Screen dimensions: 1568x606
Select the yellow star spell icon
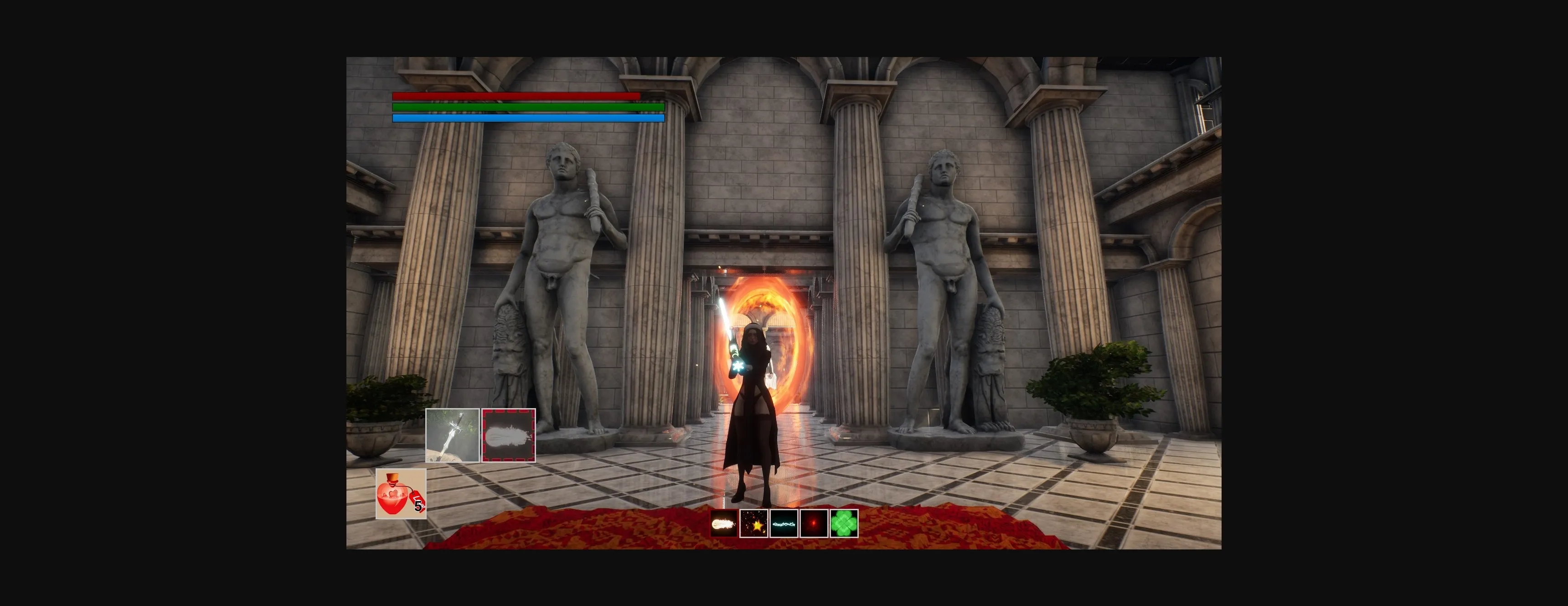[x=753, y=524]
